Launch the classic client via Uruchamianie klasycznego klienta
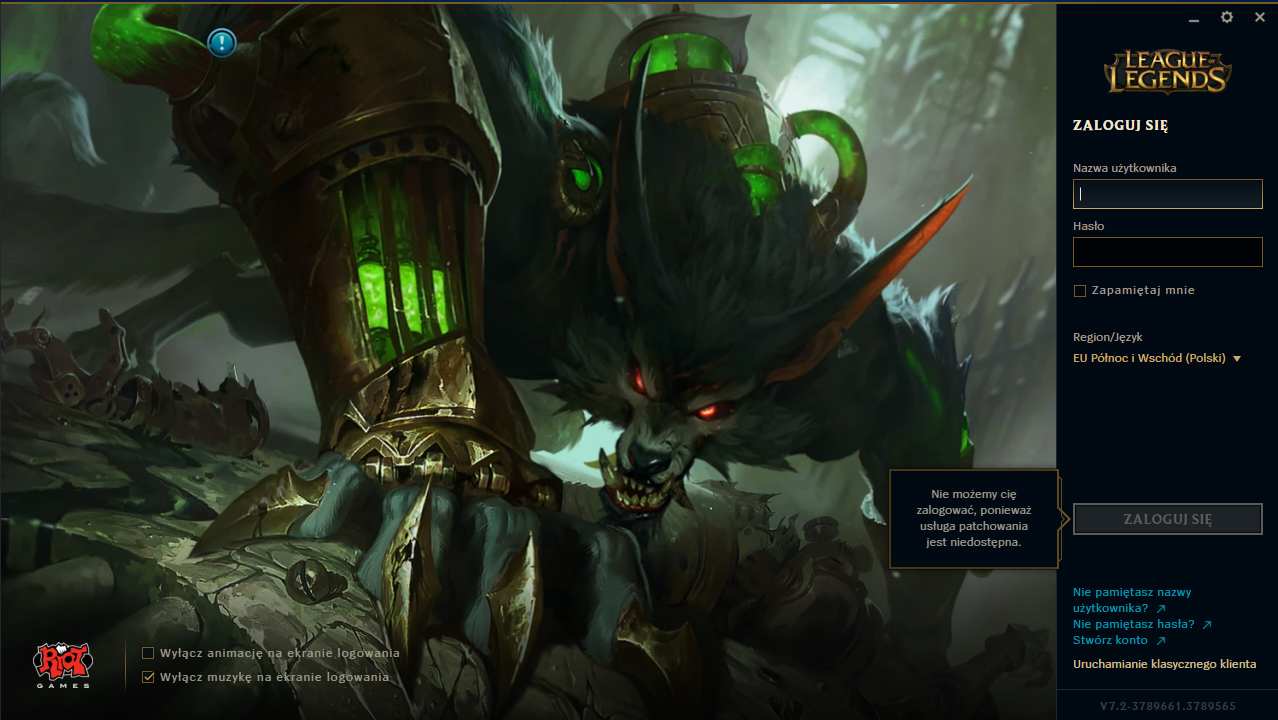Screen dimensions: 1278x720 1164,664
